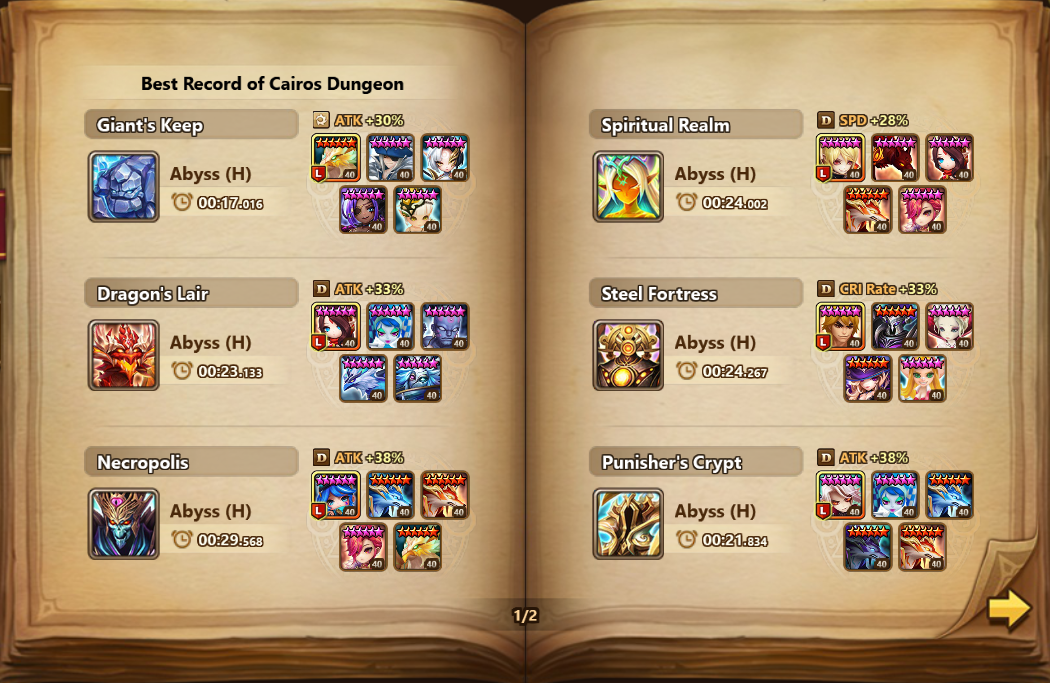Viewport: 1050px width, 683px height.
Task: Select the Giant's Keep record title
Action: pos(150,125)
